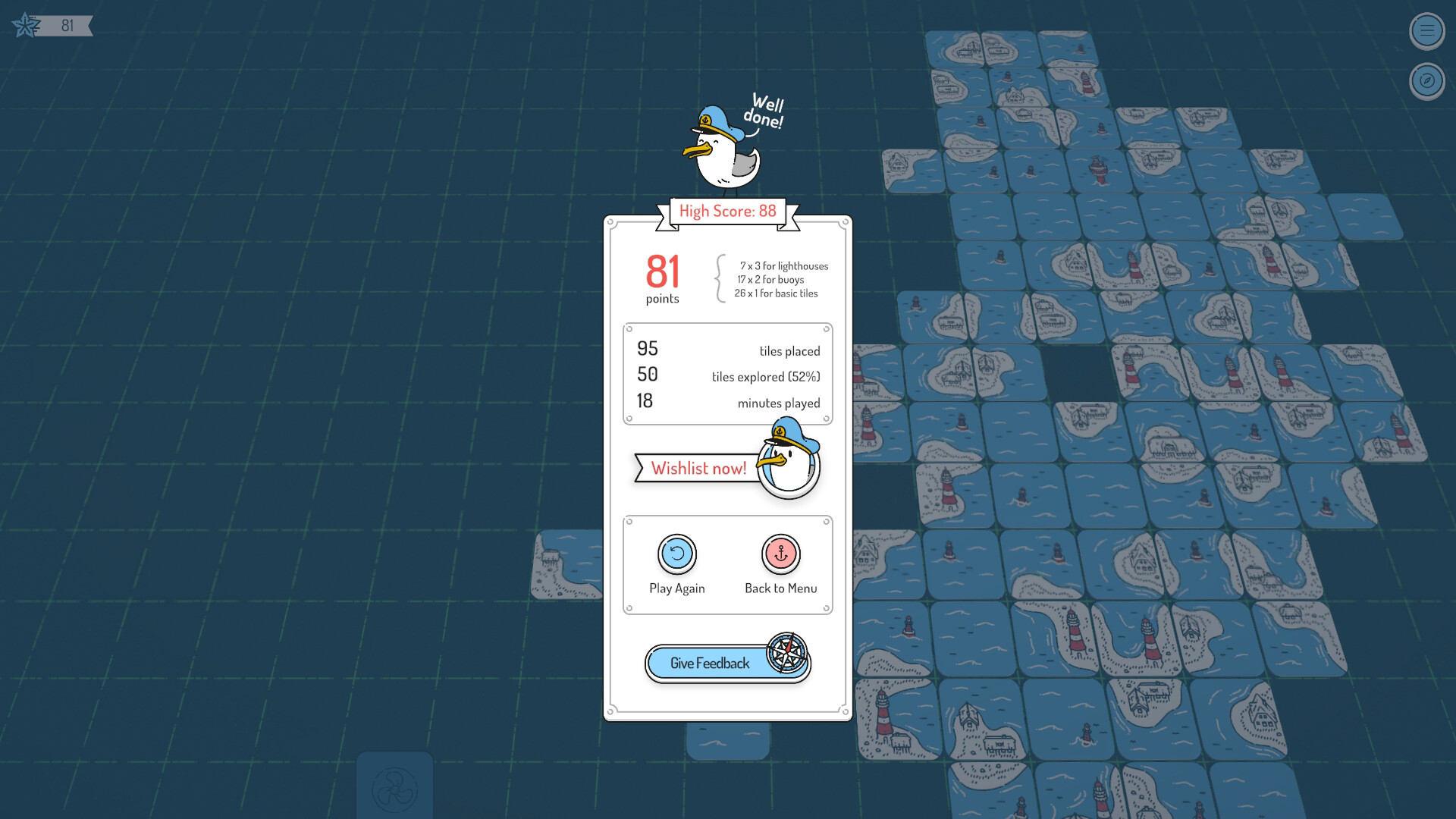This screenshot has height=819, width=1456.
Task: Click the 'High Score: 88' banner
Action: click(x=727, y=212)
